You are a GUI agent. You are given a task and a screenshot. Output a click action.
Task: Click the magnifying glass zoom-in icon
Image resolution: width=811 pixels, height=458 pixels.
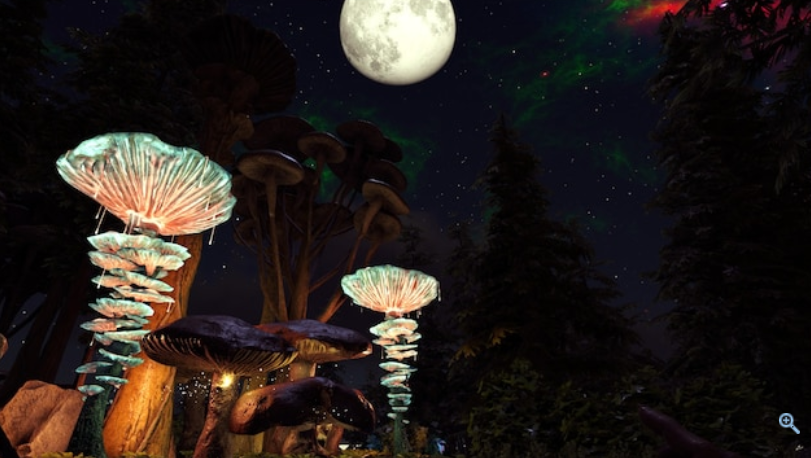click(x=788, y=422)
